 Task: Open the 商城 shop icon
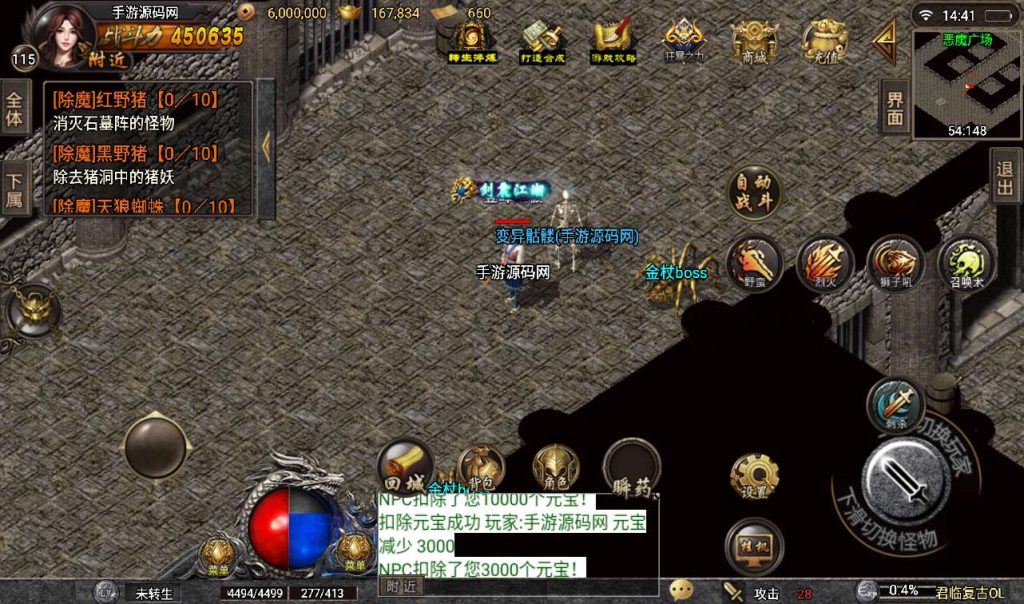[x=755, y=42]
